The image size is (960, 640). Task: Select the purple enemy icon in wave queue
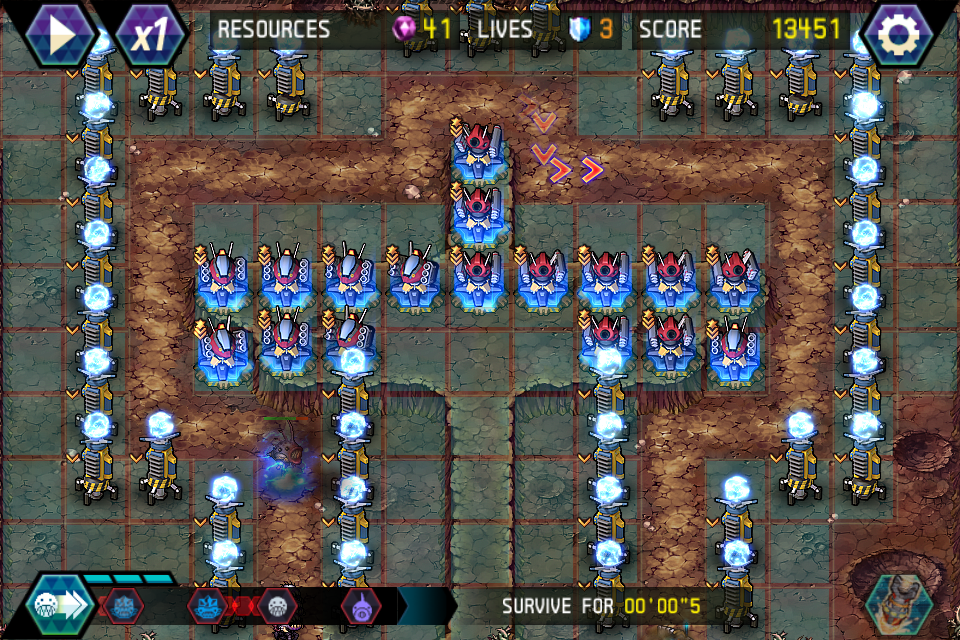[360, 605]
